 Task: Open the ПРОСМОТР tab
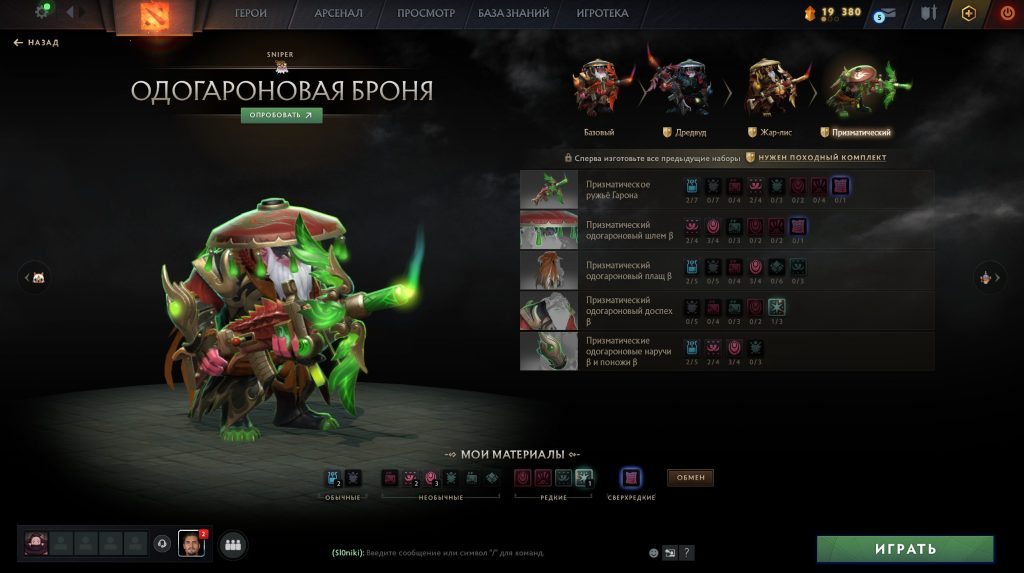(426, 14)
